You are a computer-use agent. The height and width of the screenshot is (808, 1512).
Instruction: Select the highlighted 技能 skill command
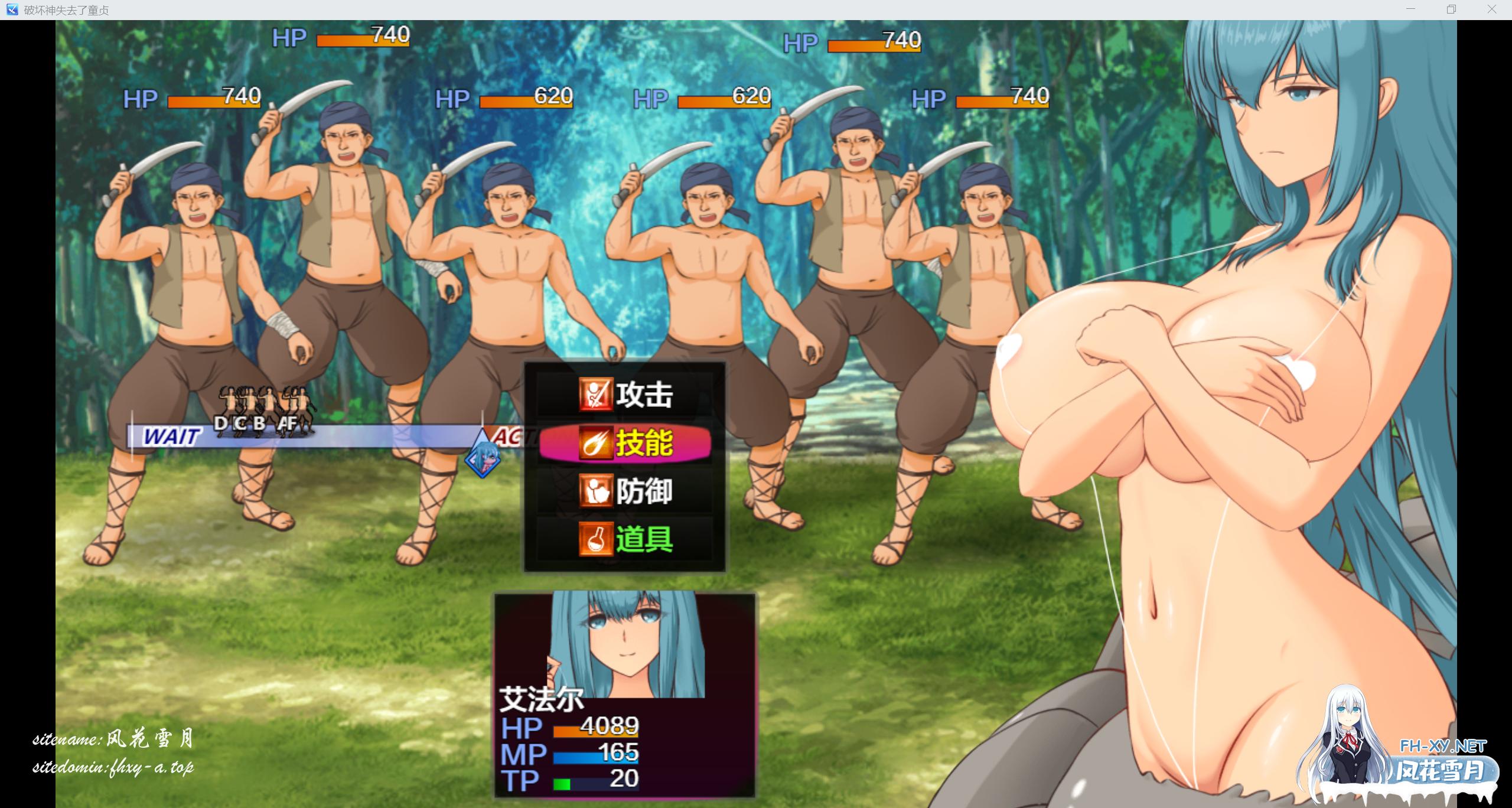tap(625, 443)
